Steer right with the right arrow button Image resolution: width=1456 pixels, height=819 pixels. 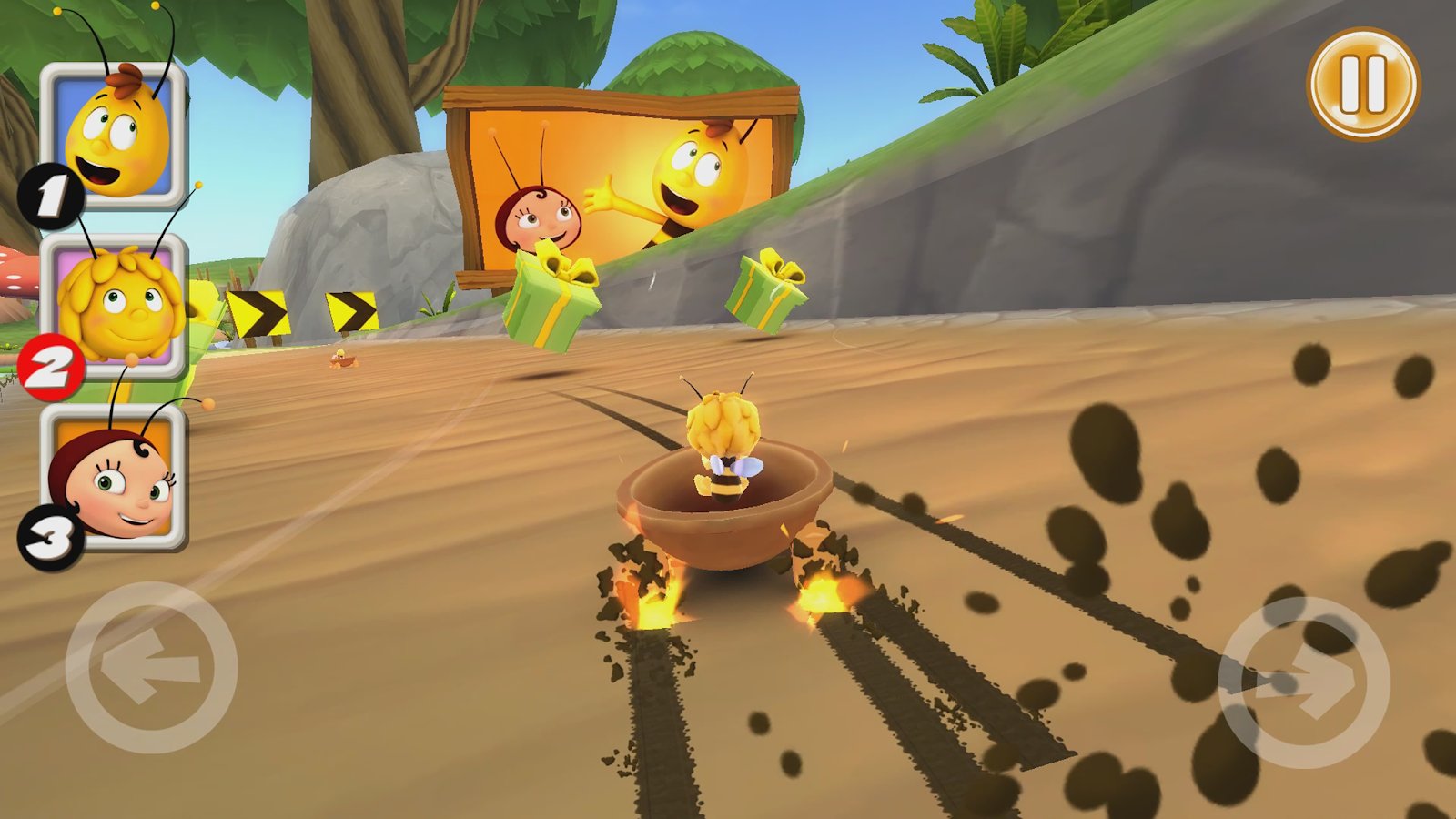(x=1303, y=682)
